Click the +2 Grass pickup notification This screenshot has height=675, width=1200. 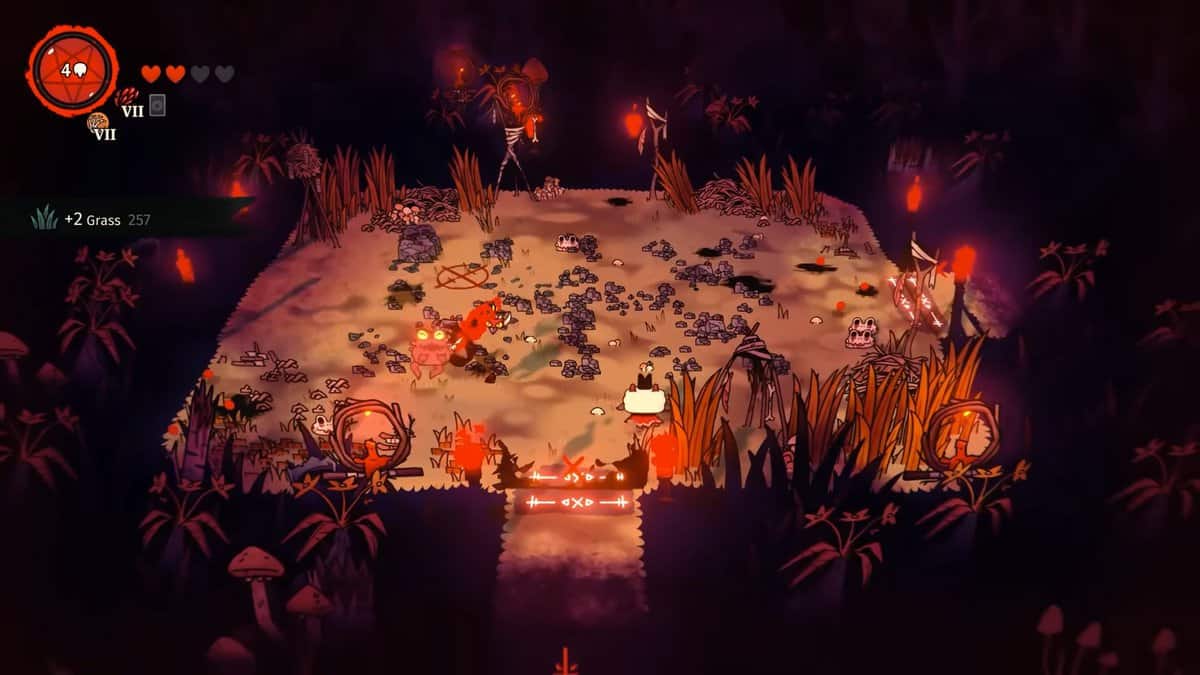click(95, 219)
